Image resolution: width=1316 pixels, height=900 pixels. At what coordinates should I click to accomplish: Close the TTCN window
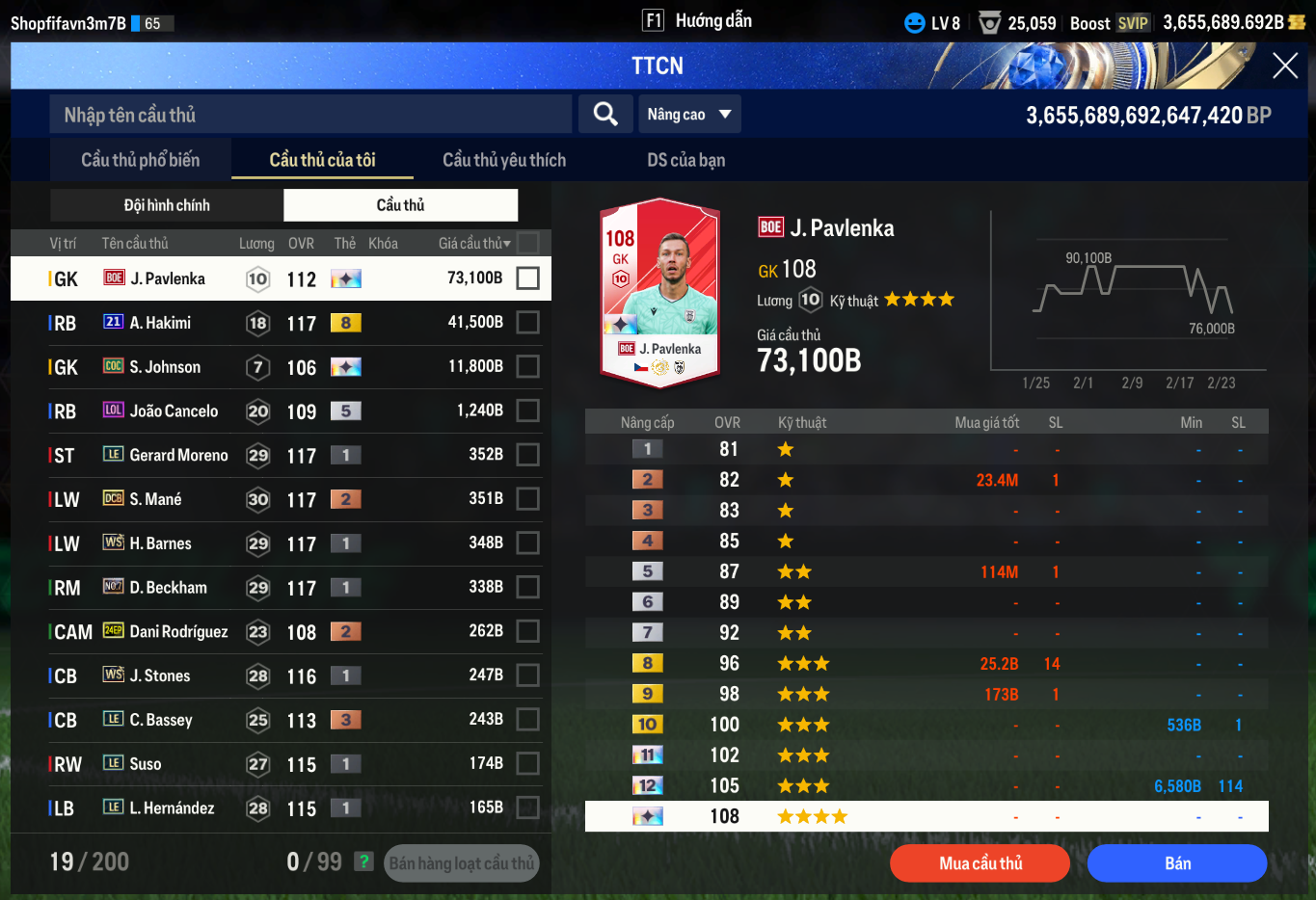[x=1284, y=66]
